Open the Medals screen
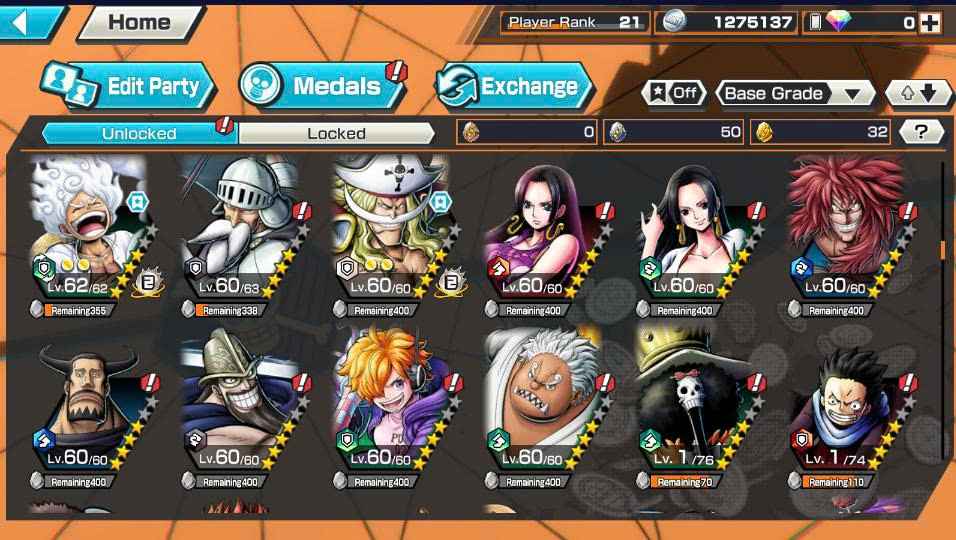The width and height of the screenshot is (956, 540). point(322,86)
